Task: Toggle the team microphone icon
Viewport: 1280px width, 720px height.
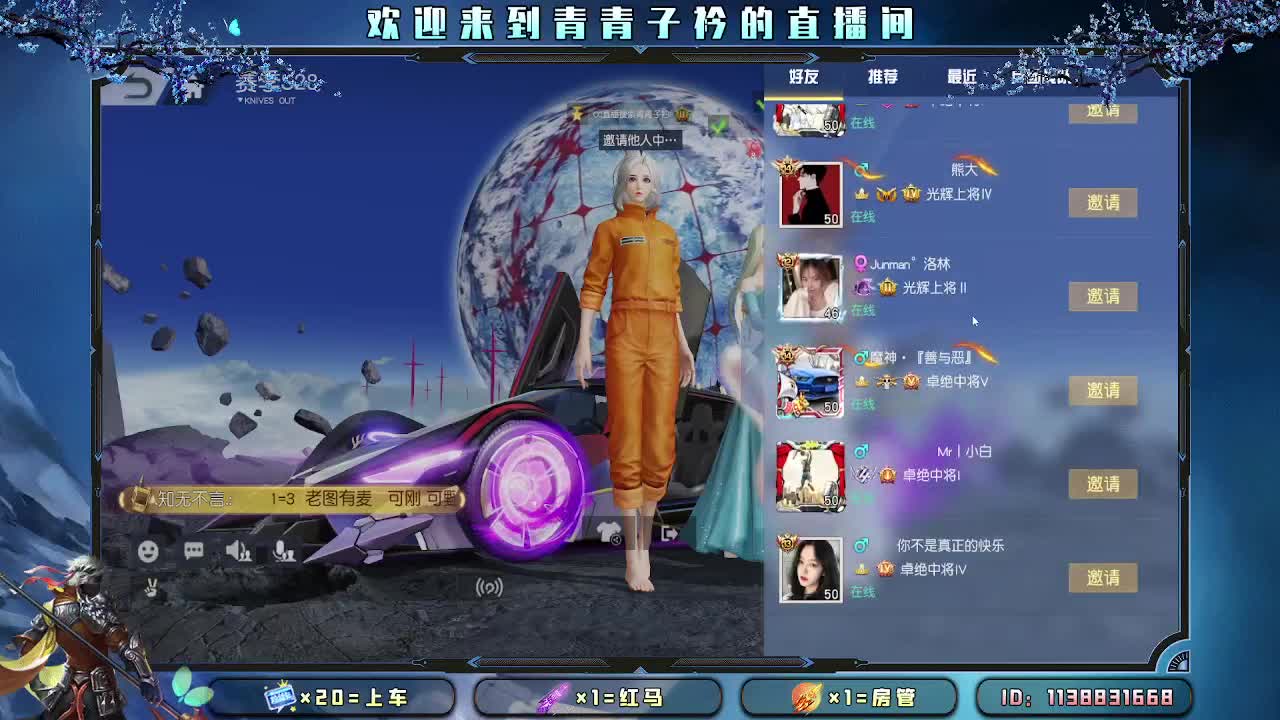Action: click(x=284, y=551)
